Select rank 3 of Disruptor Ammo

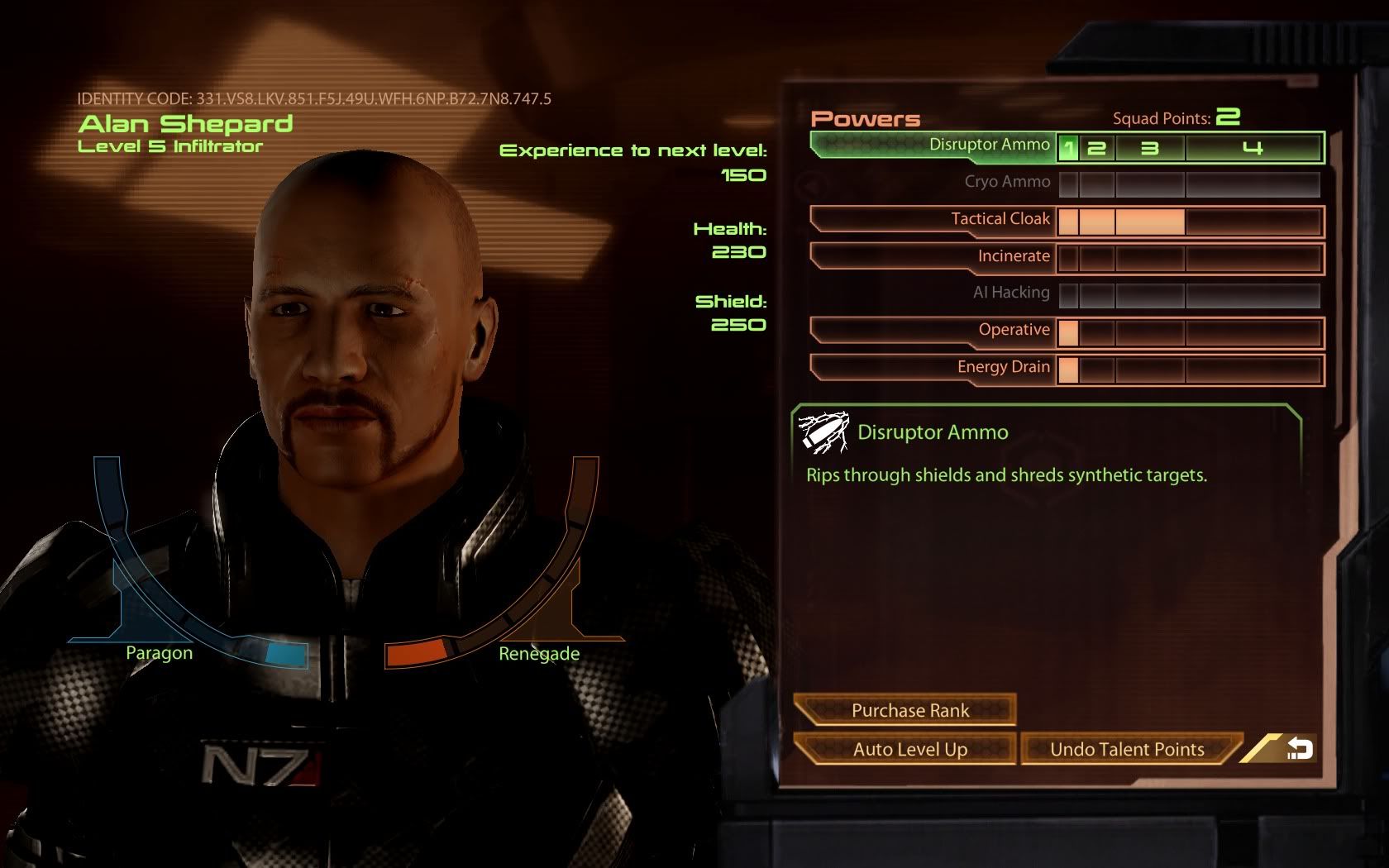click(x=1150, y=149)
